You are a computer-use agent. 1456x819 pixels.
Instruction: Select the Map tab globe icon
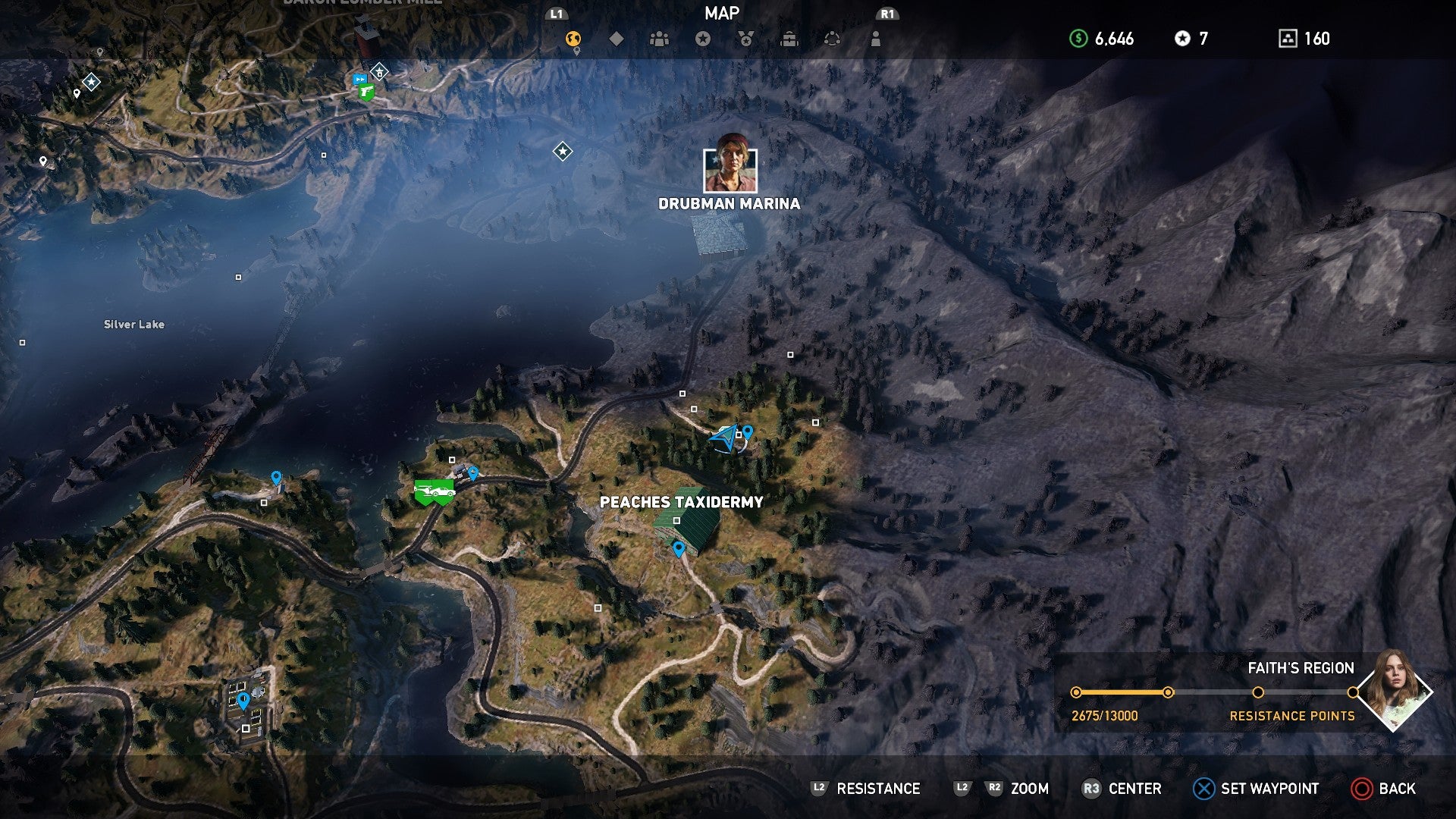[x=574, y=37]
